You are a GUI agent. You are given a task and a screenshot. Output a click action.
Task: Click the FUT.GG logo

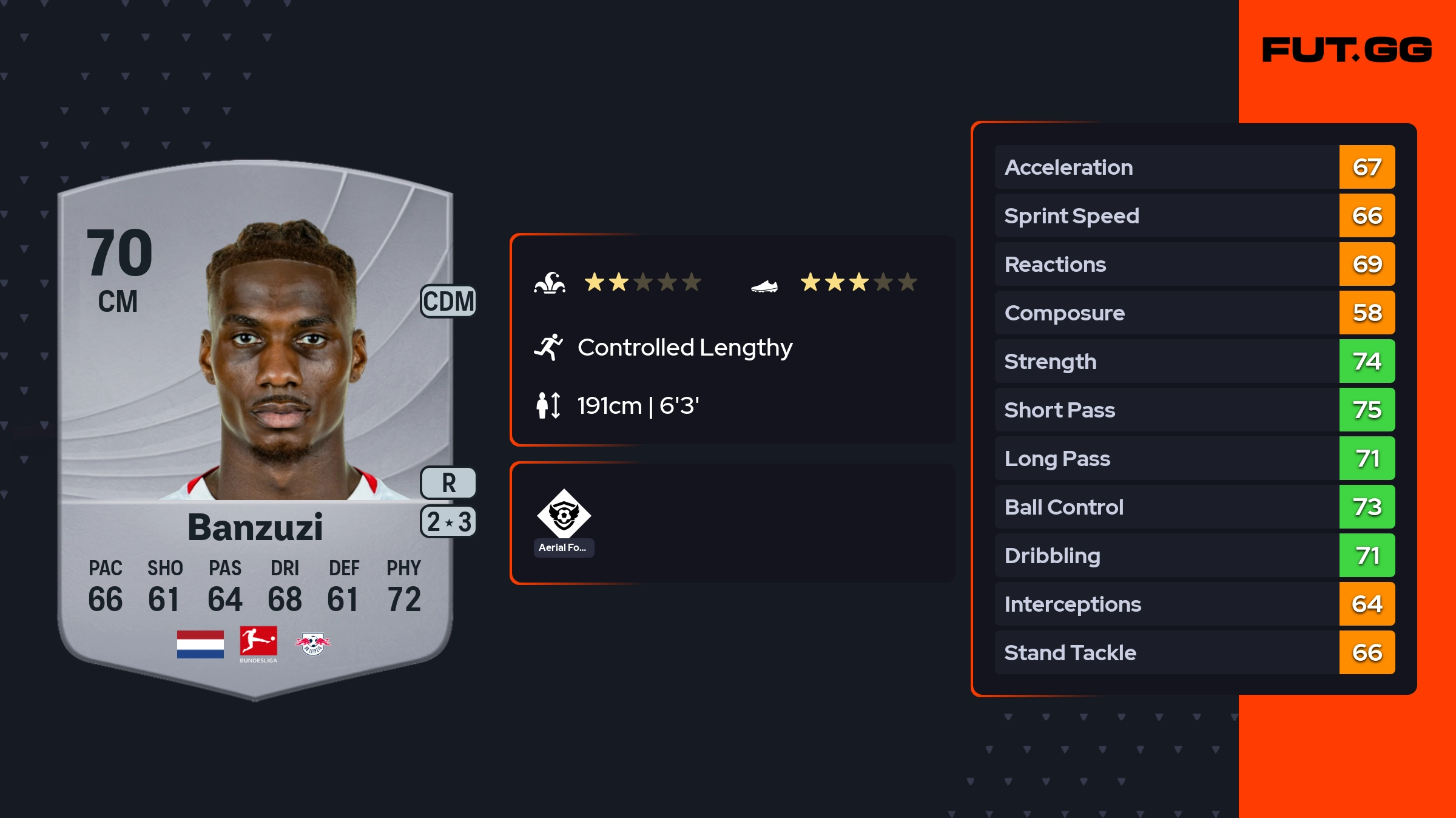point(1347,50)
